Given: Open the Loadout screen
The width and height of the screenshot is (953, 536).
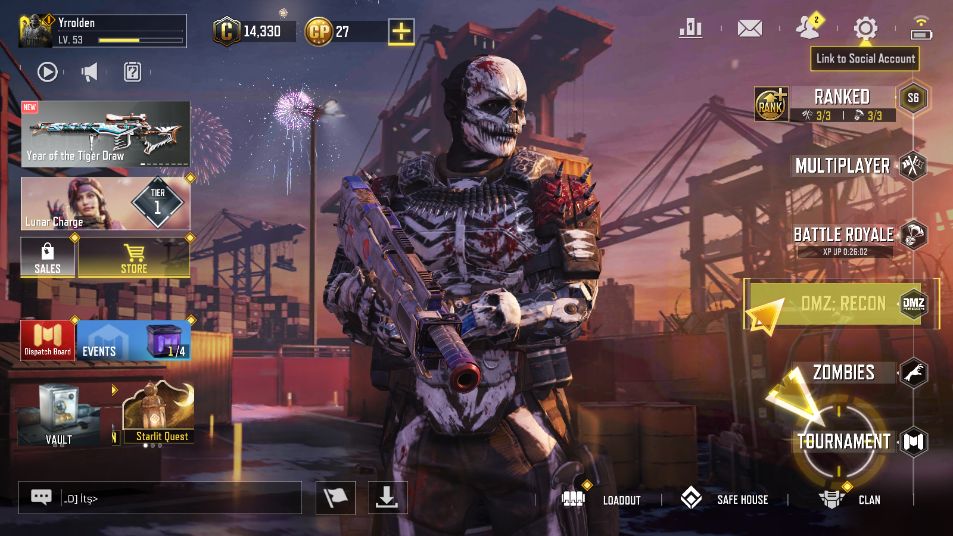Looking at the screenshot, I should pos(600,499).
